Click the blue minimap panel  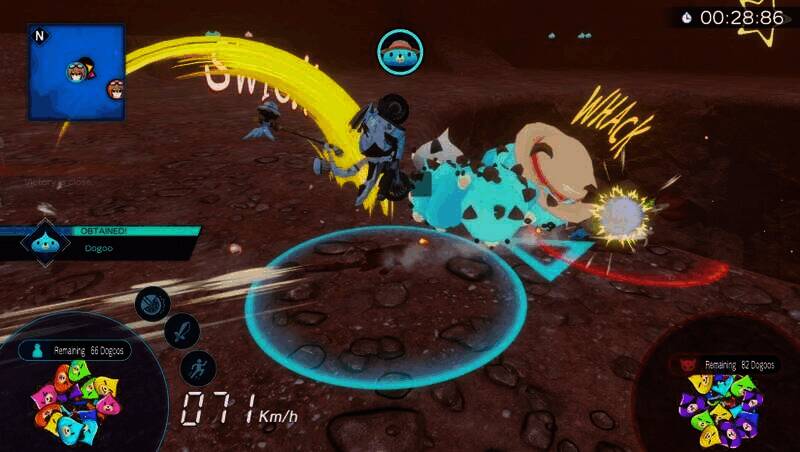(x=76, y=72)
